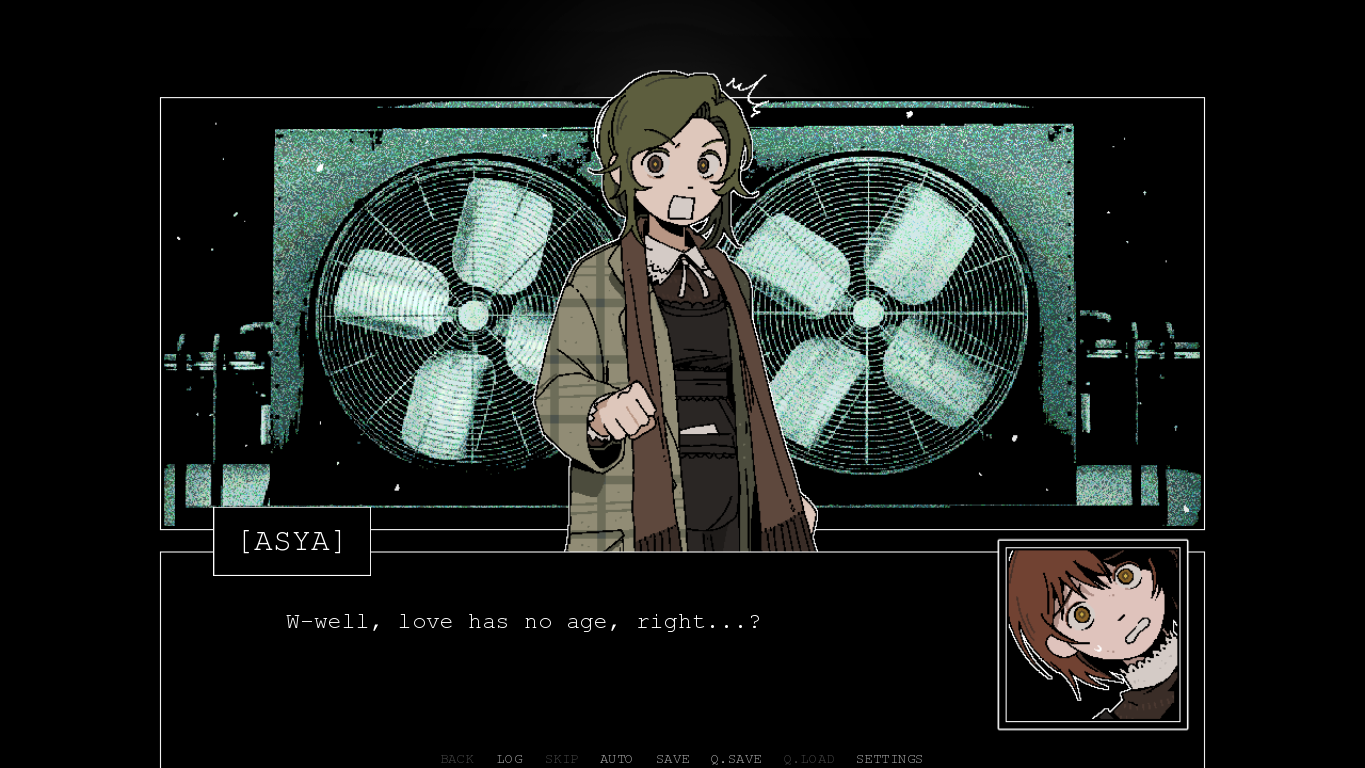
Task: Activate SKIP in the quick menu
Action: [562, 759]
